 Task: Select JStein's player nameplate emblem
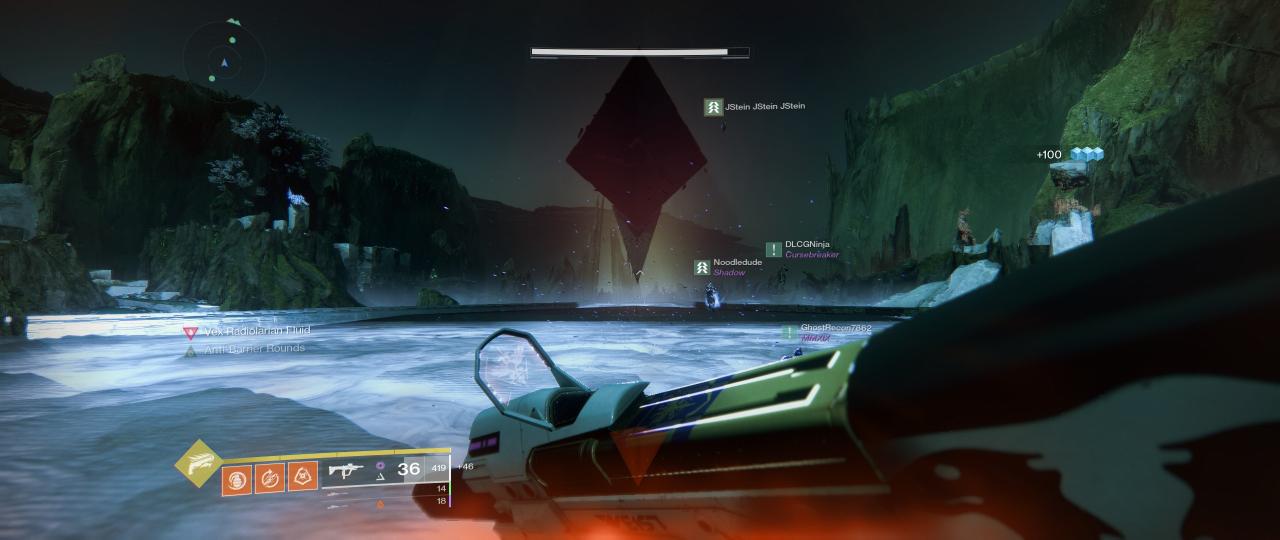(x=713, y=106)
